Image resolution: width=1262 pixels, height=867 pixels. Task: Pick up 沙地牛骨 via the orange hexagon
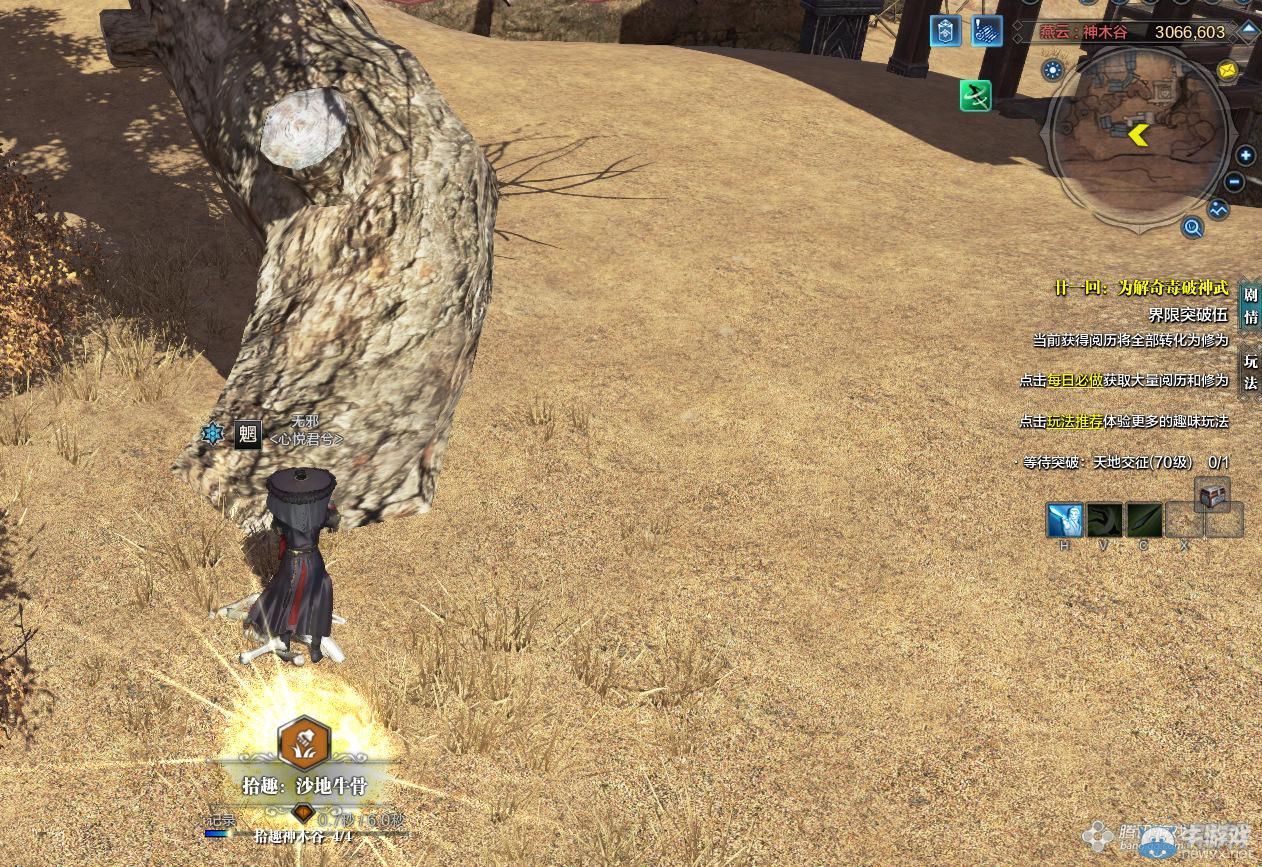click(x=304, y=742)
